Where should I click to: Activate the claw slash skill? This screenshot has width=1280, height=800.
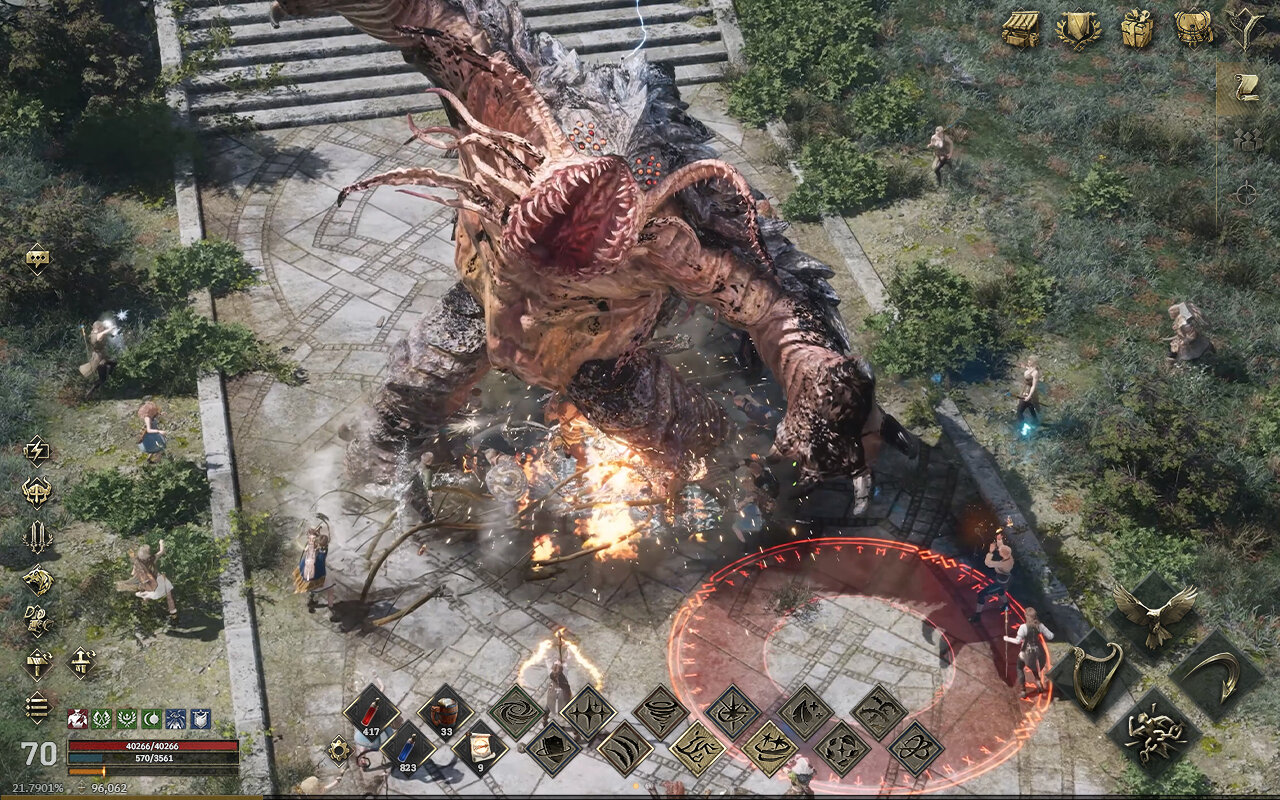625,749
